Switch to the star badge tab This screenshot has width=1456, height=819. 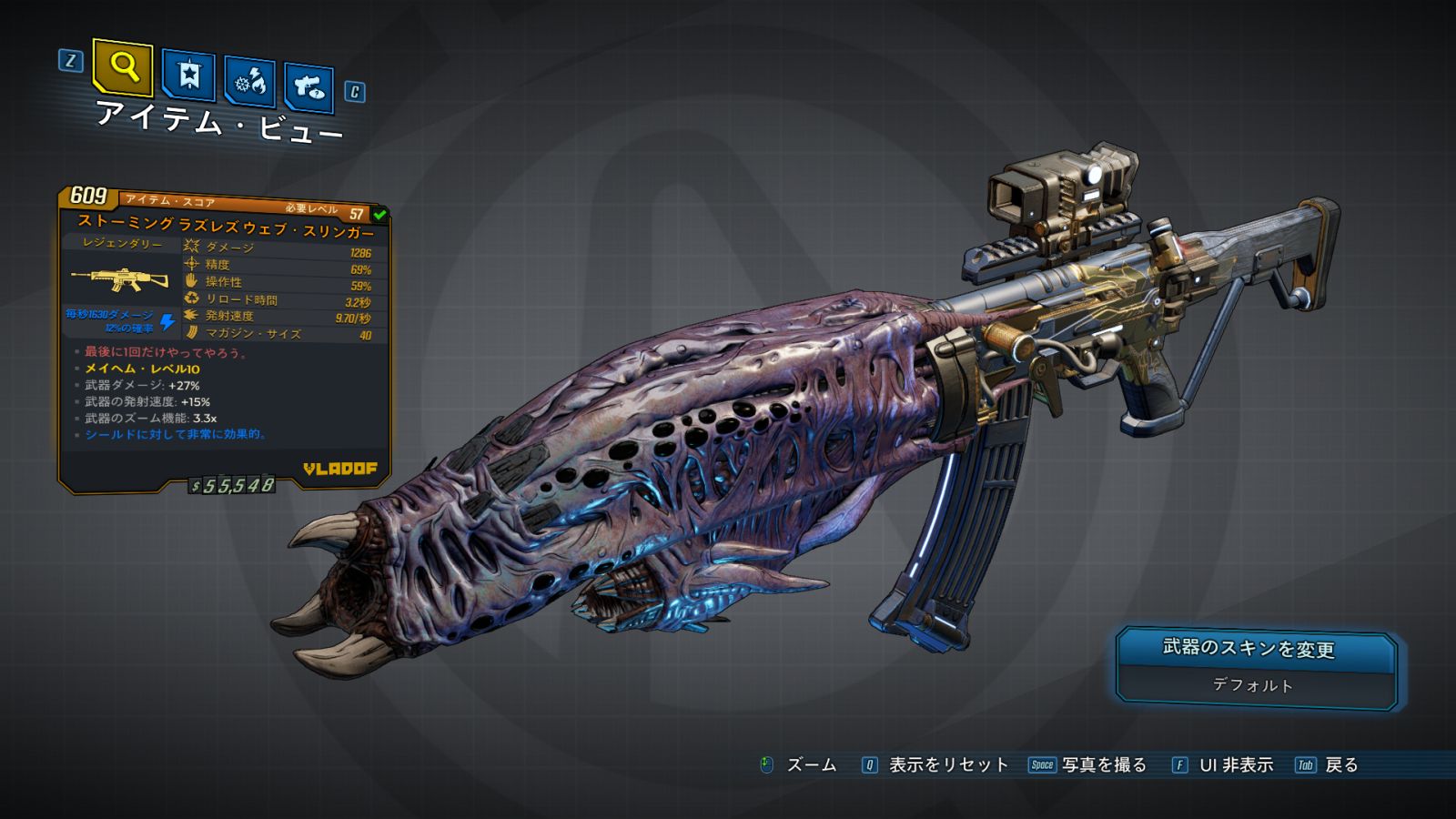click(x=188, y=75)
